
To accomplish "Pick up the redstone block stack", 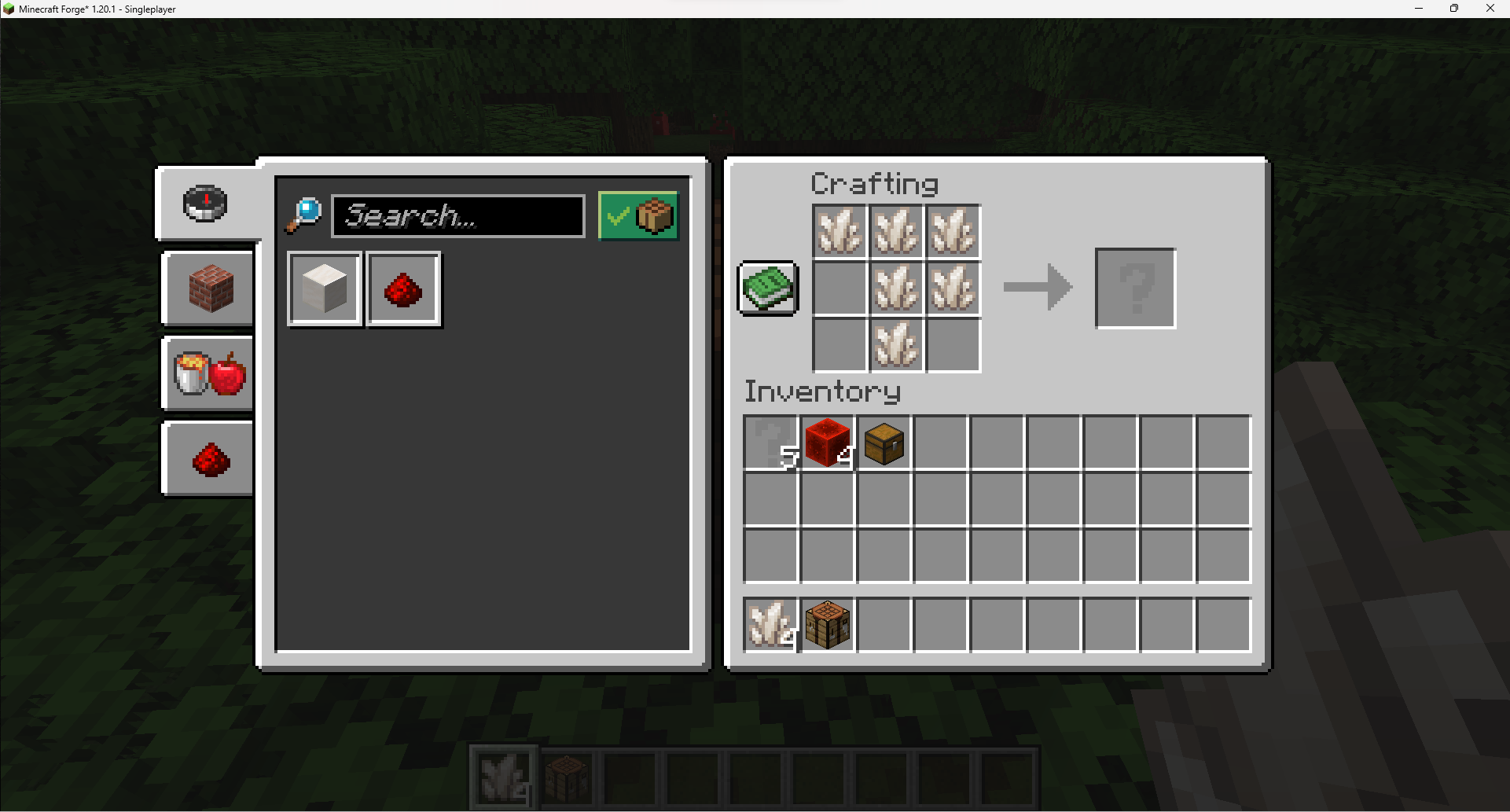I will coord(826,443).
